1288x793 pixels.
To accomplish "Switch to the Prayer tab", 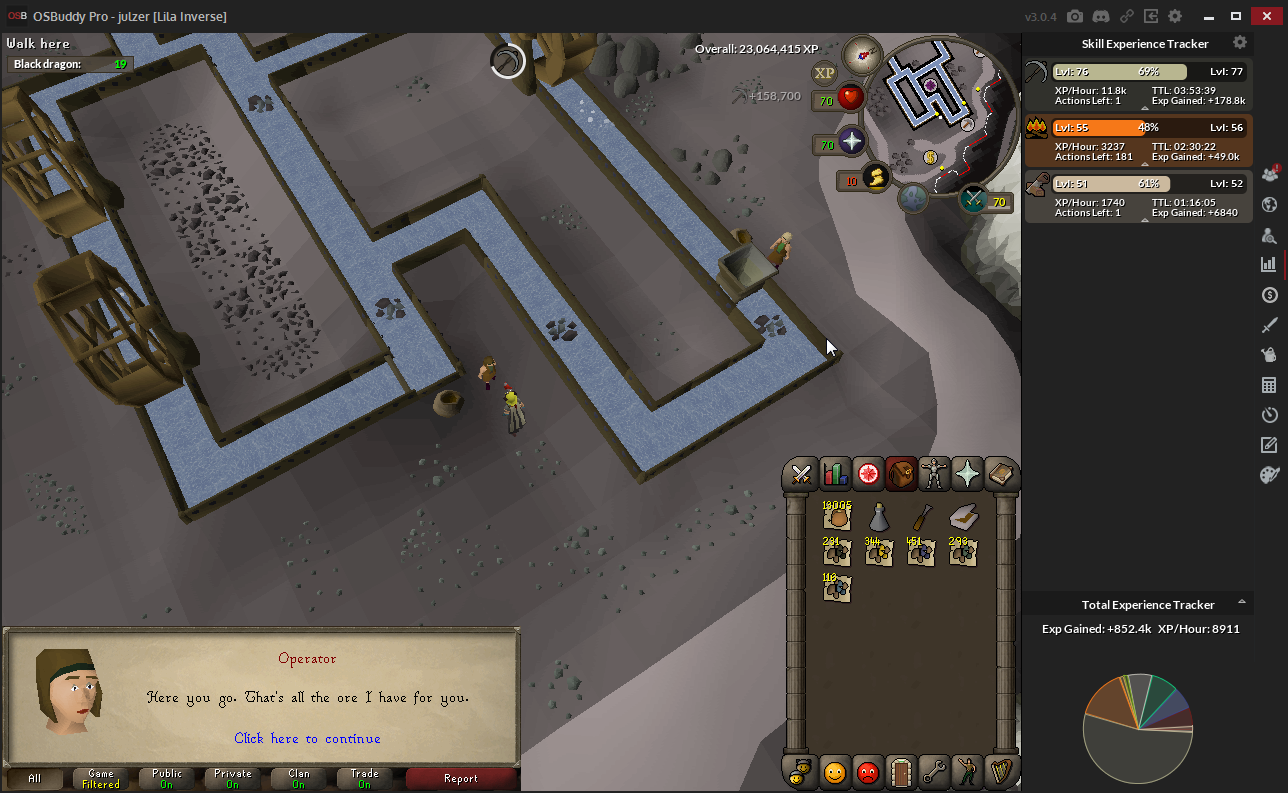I will click(967, 474).
